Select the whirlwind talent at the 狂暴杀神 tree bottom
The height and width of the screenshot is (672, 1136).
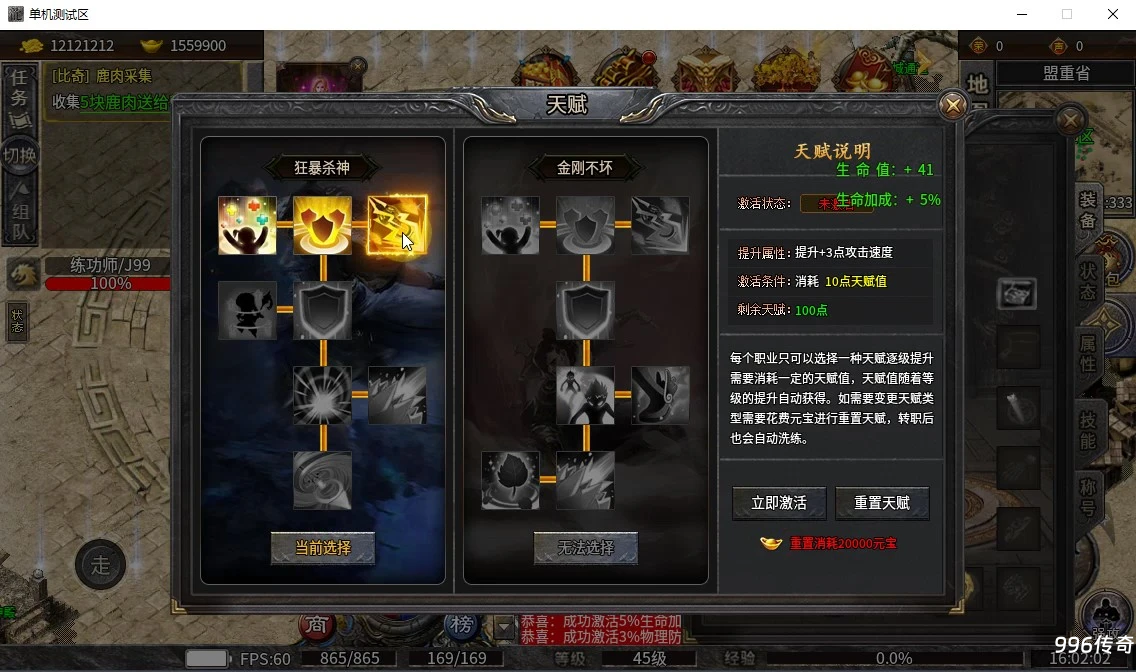tap(322, 480)
